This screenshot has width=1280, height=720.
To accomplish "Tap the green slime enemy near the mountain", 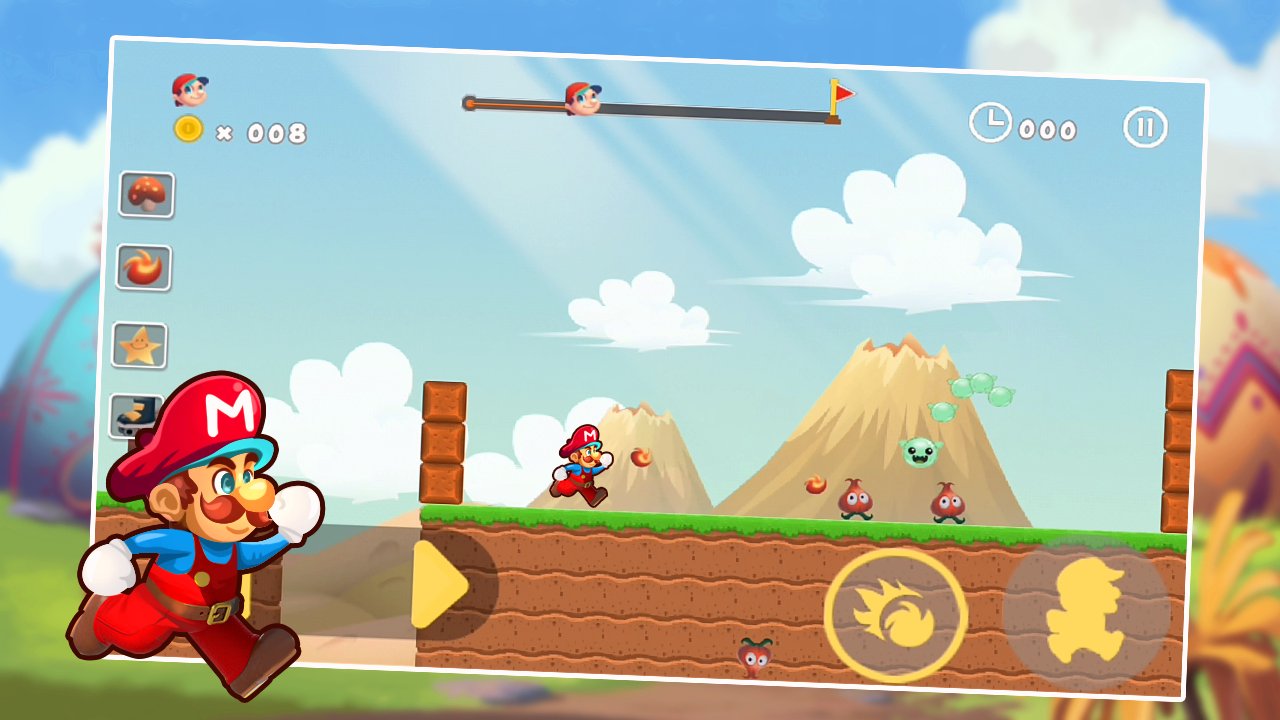I will click(922, 454).
